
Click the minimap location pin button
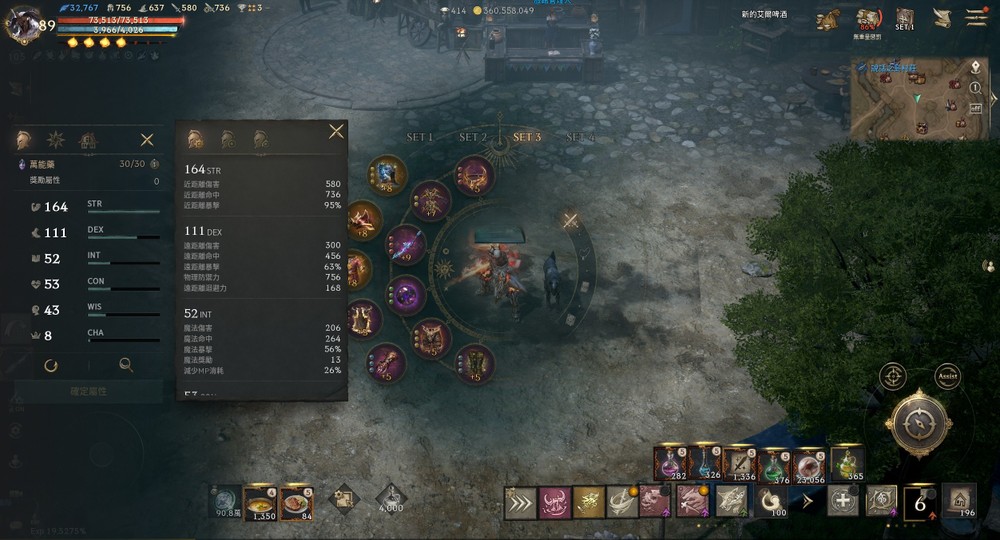click(x=975, y=67)
